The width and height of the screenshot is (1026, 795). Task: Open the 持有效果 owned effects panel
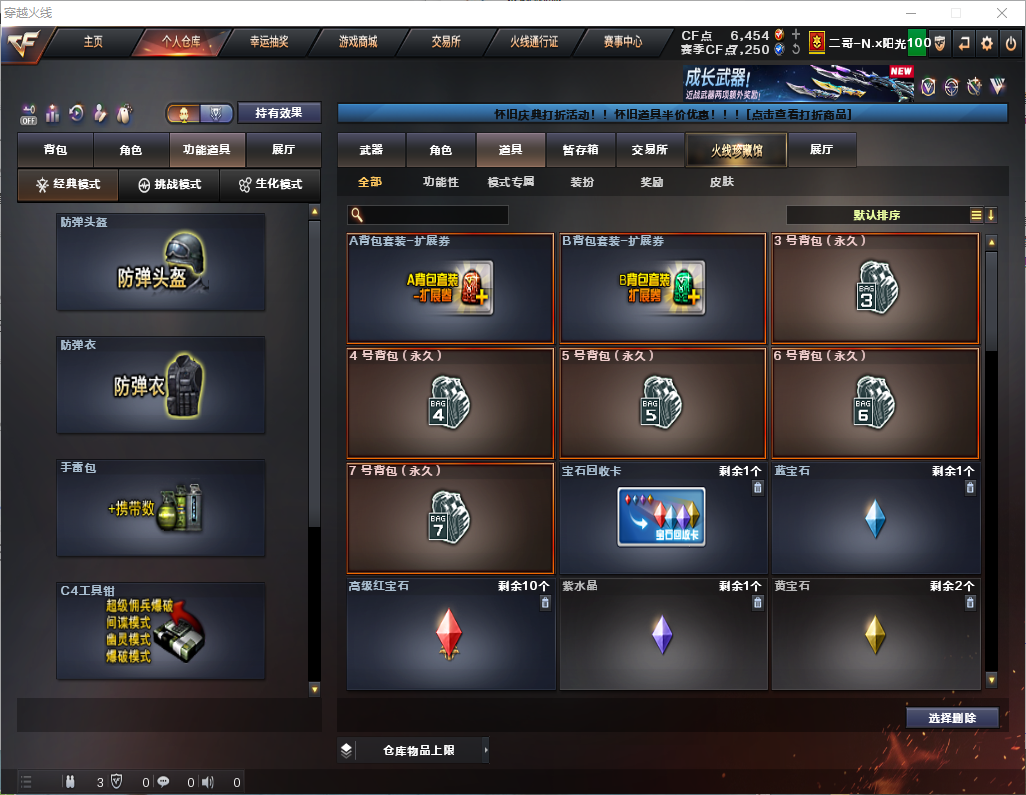(279, 113)
